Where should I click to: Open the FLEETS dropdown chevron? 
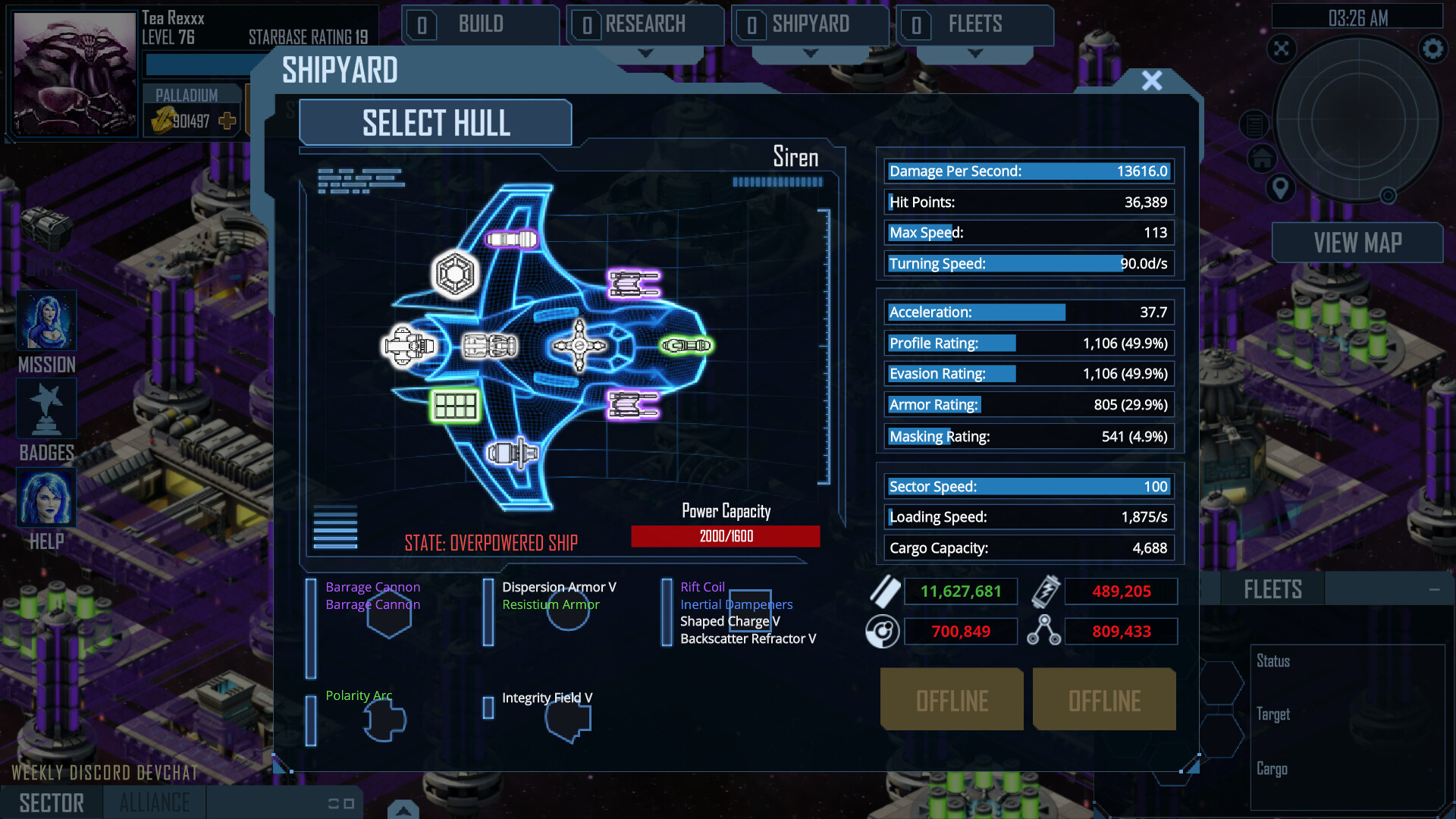tap(974, 53)
